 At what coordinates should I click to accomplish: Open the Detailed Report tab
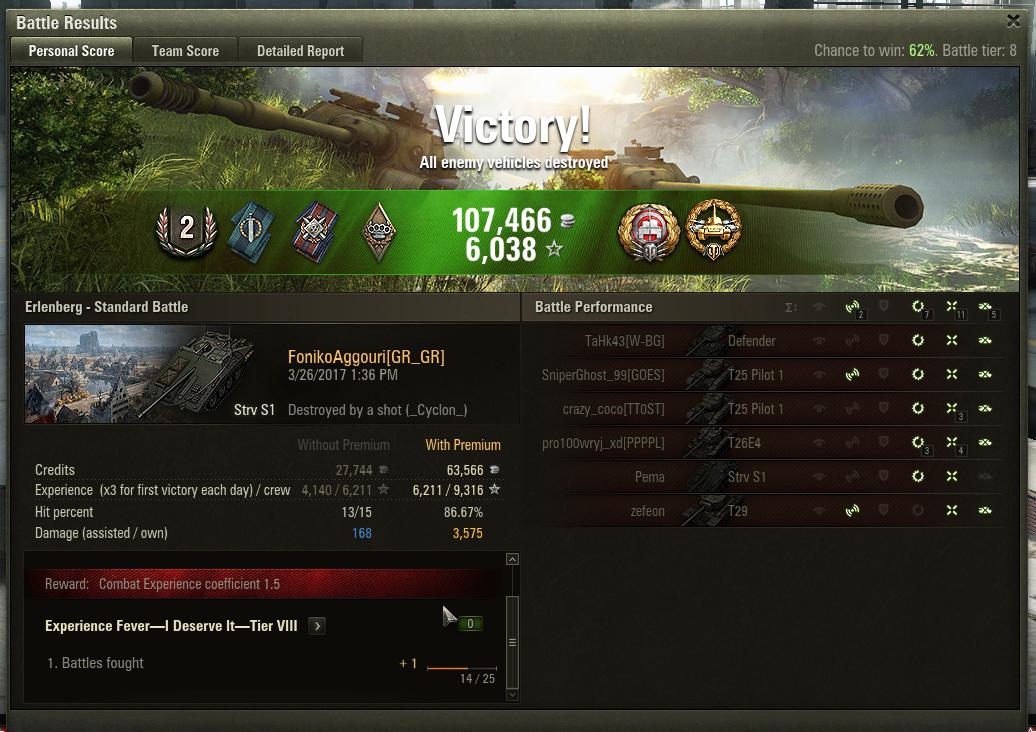(x=300, y=51)
